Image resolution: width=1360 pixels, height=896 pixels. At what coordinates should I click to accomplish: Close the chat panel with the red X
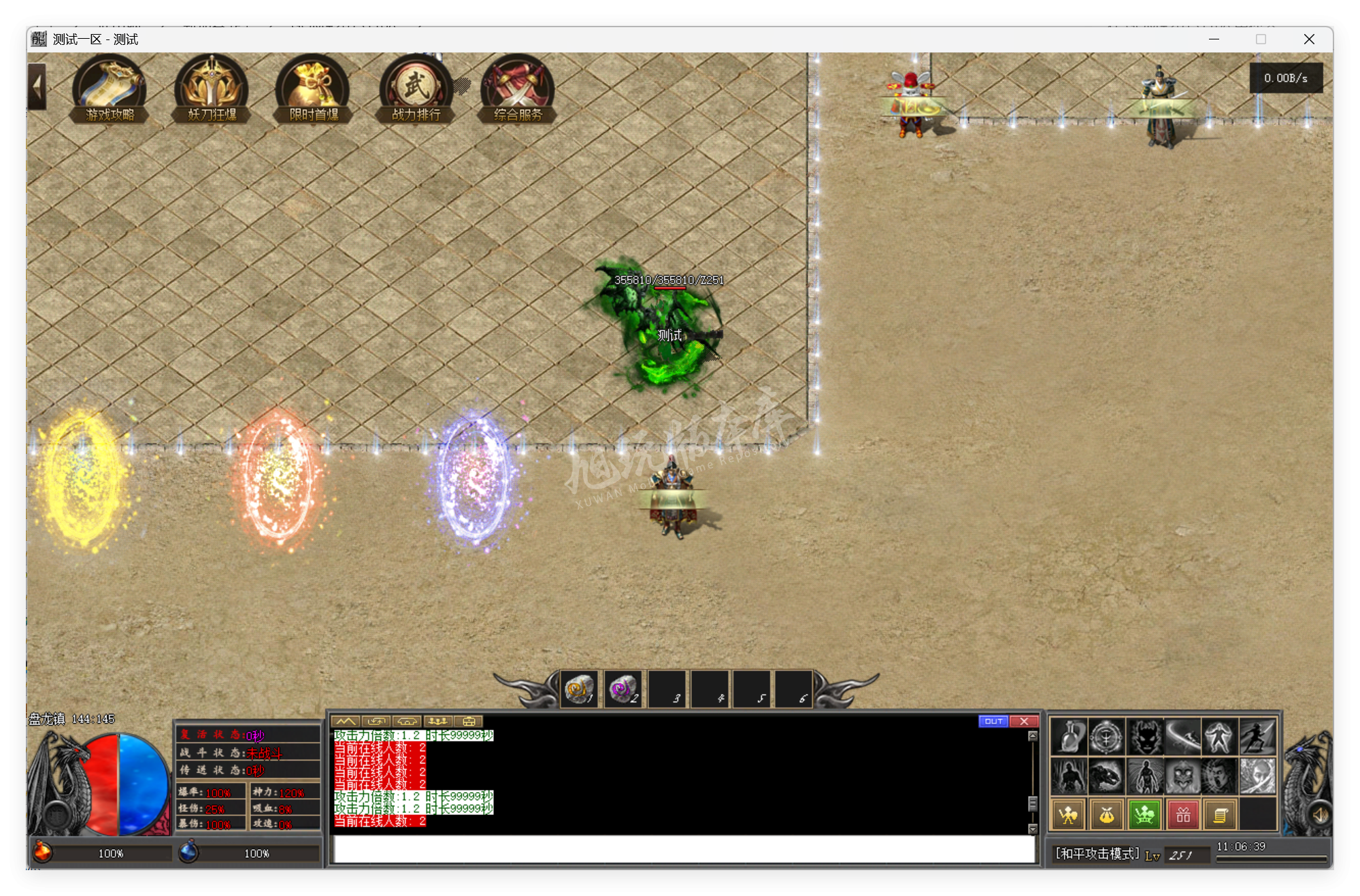pyautogui.click(x=1024, y=721)
